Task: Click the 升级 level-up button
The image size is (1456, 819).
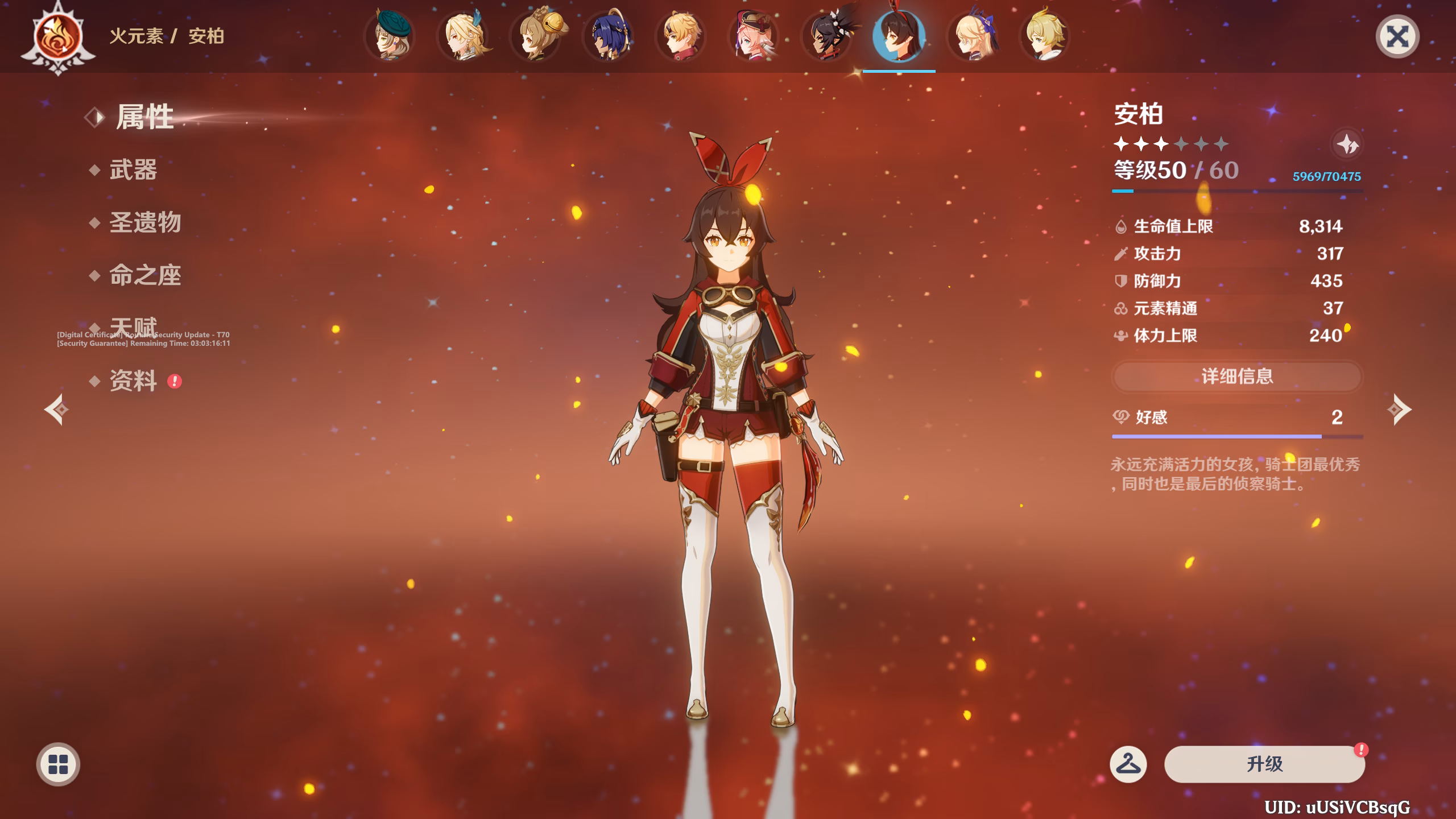Action: 1264,764
